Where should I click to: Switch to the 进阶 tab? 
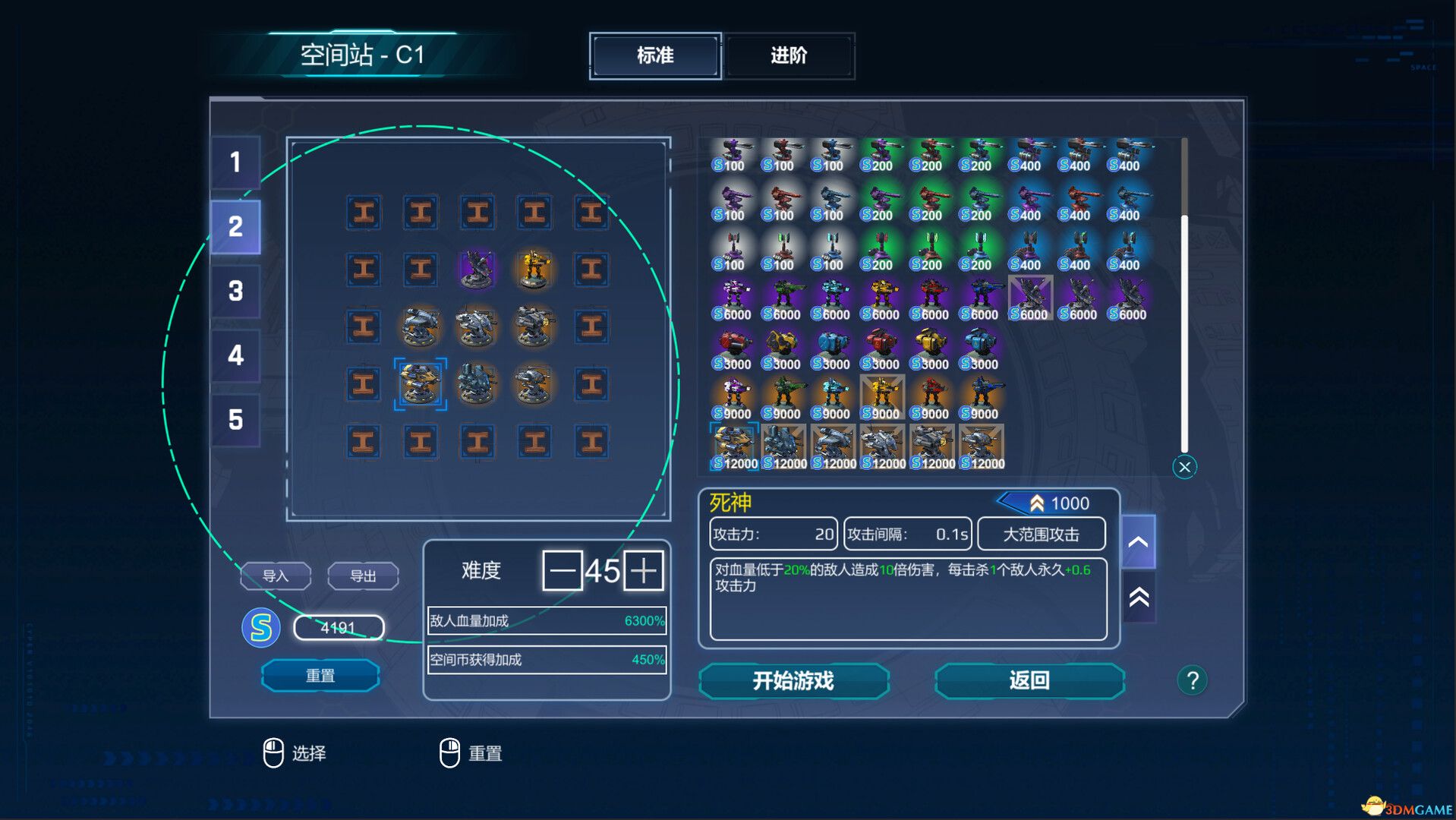coord(789,56)
